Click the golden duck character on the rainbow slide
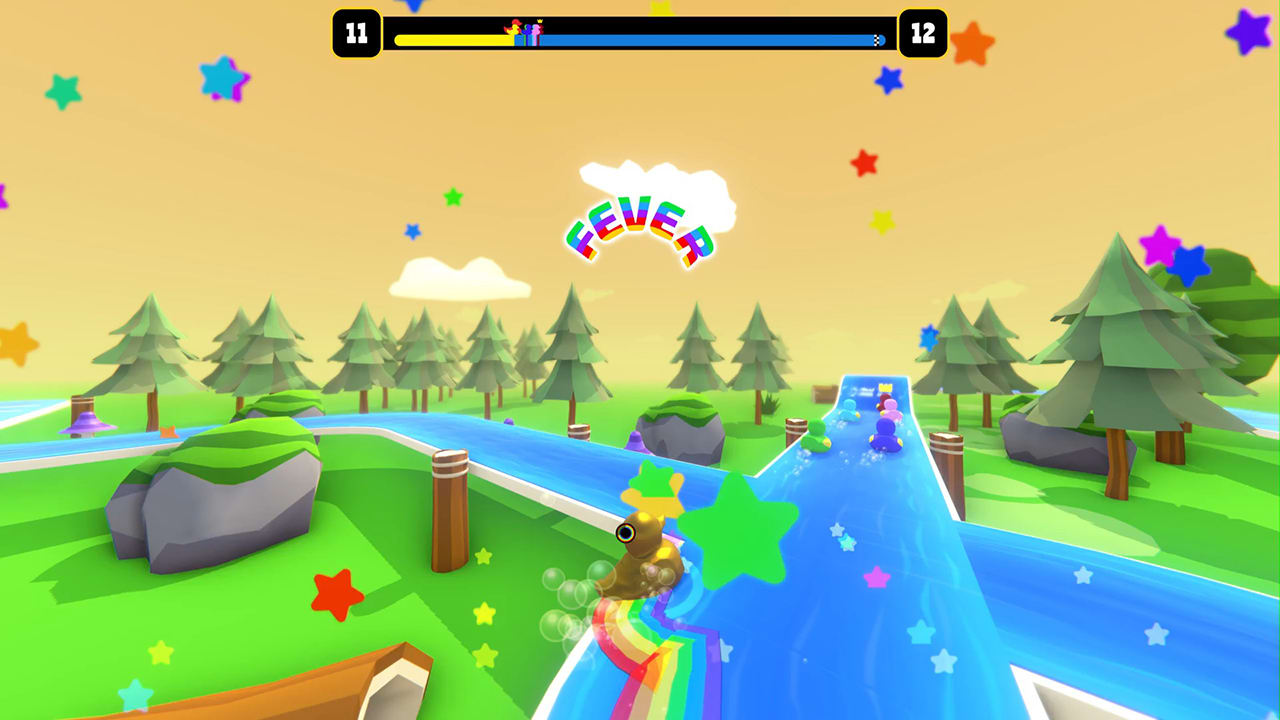The width and height of the screenshot is (1280, 720). [x=645, y=550]
